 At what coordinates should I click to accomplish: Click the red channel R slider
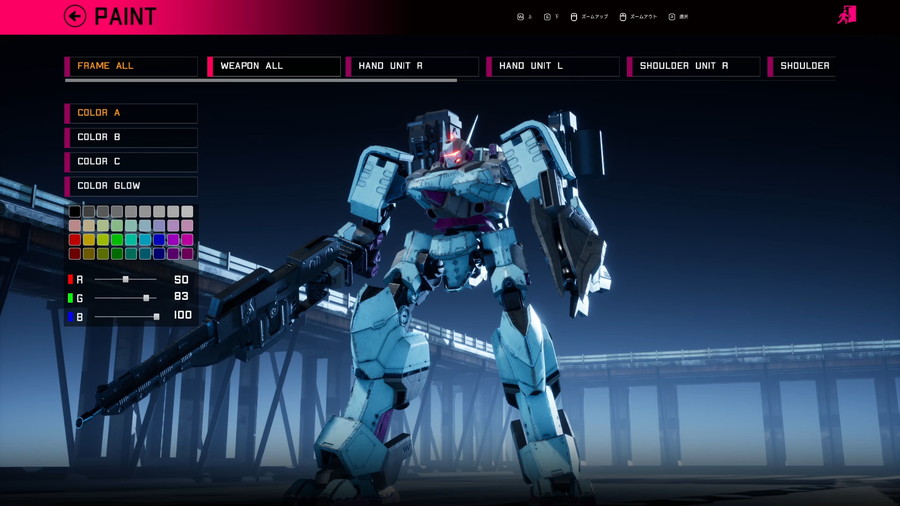125,279
